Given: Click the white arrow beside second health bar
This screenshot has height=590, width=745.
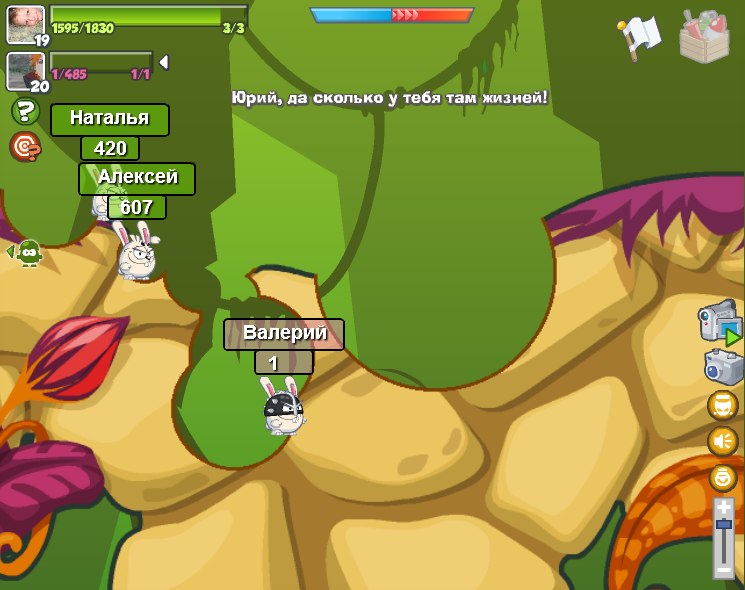Looking at the screenshot, I should click(163, 63).
